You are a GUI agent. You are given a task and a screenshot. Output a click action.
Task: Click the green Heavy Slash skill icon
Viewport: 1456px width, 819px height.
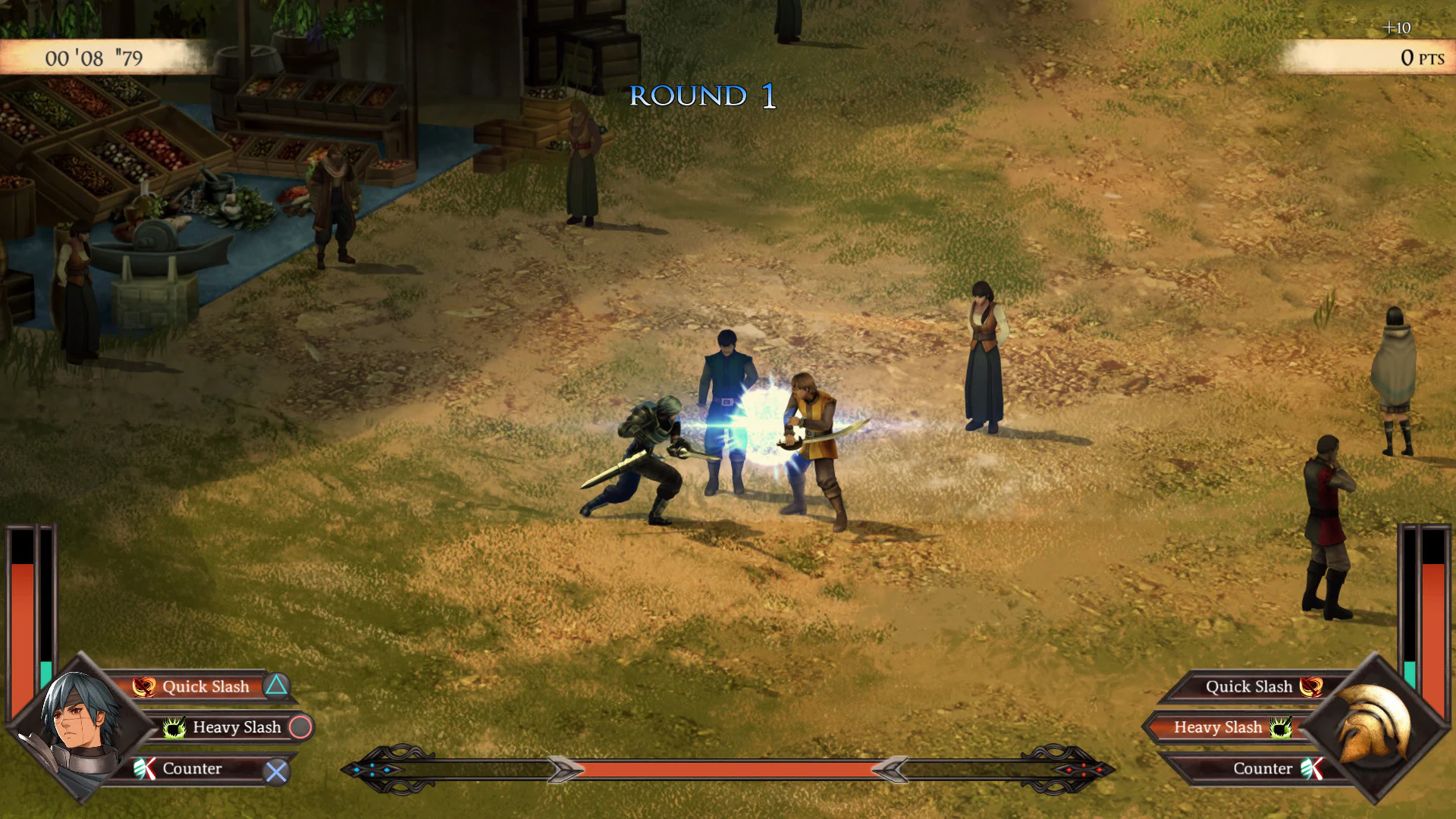pos(176,726)
